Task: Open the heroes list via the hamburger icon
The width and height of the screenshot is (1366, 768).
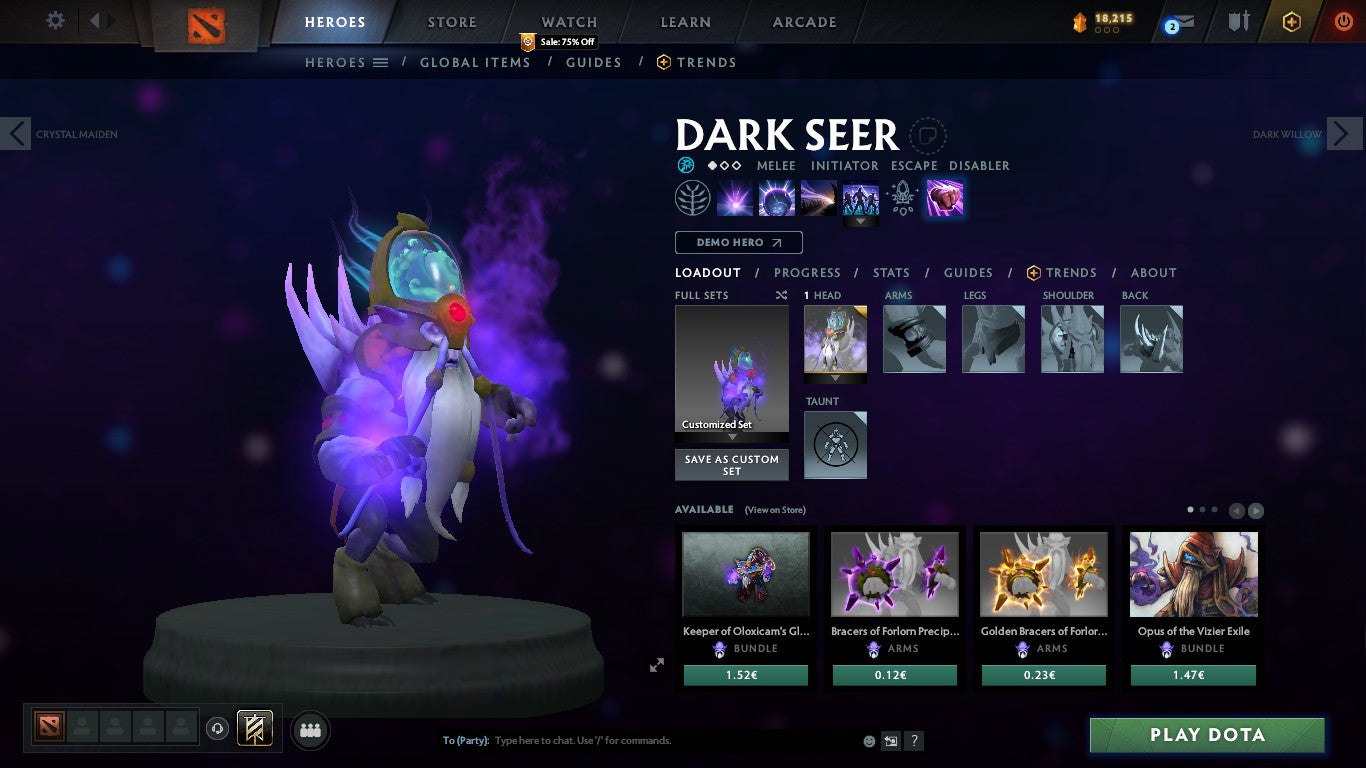Action: coord(381,62)
